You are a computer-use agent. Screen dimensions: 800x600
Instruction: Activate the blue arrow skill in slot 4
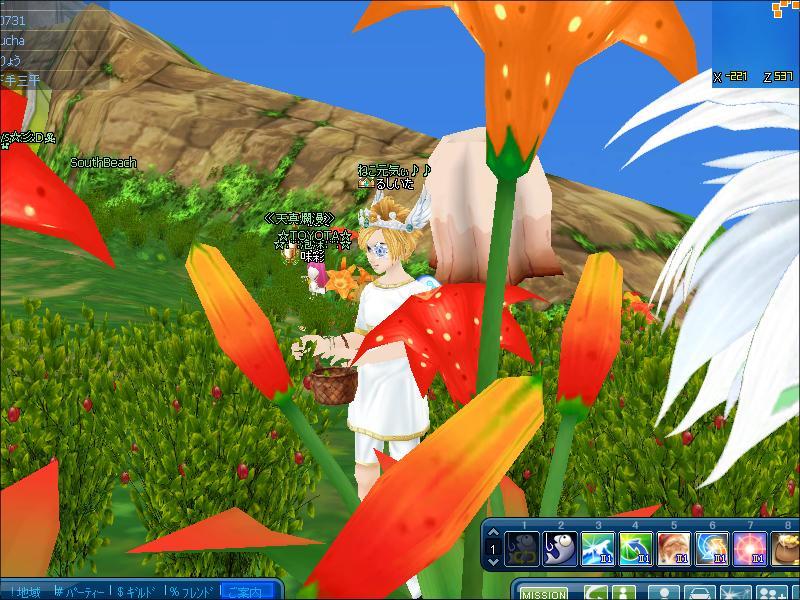tap(635, 549)
